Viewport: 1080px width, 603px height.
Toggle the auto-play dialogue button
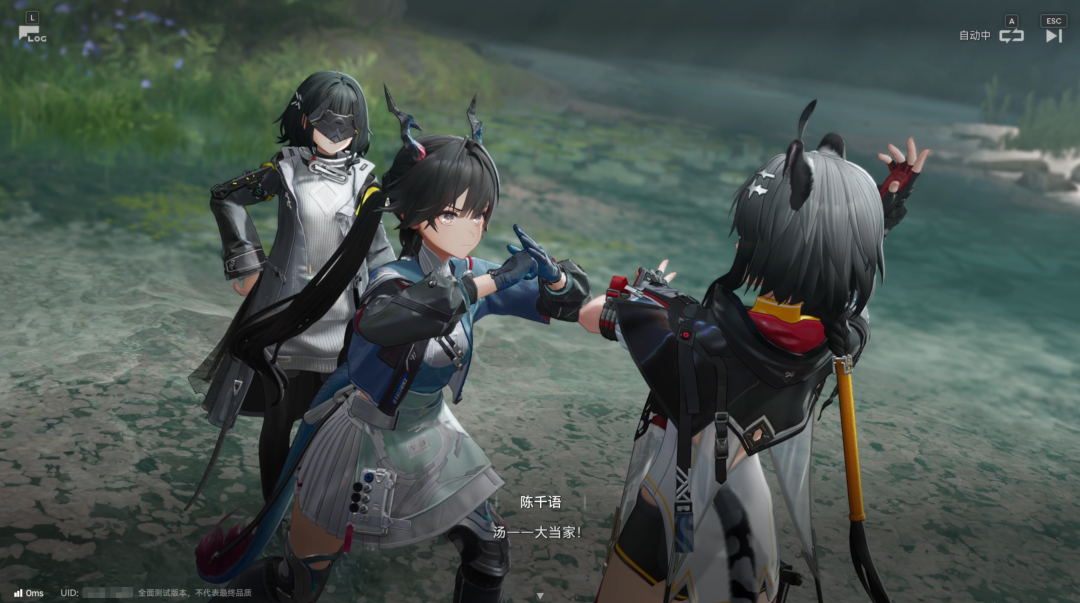tap(1011, 35)
